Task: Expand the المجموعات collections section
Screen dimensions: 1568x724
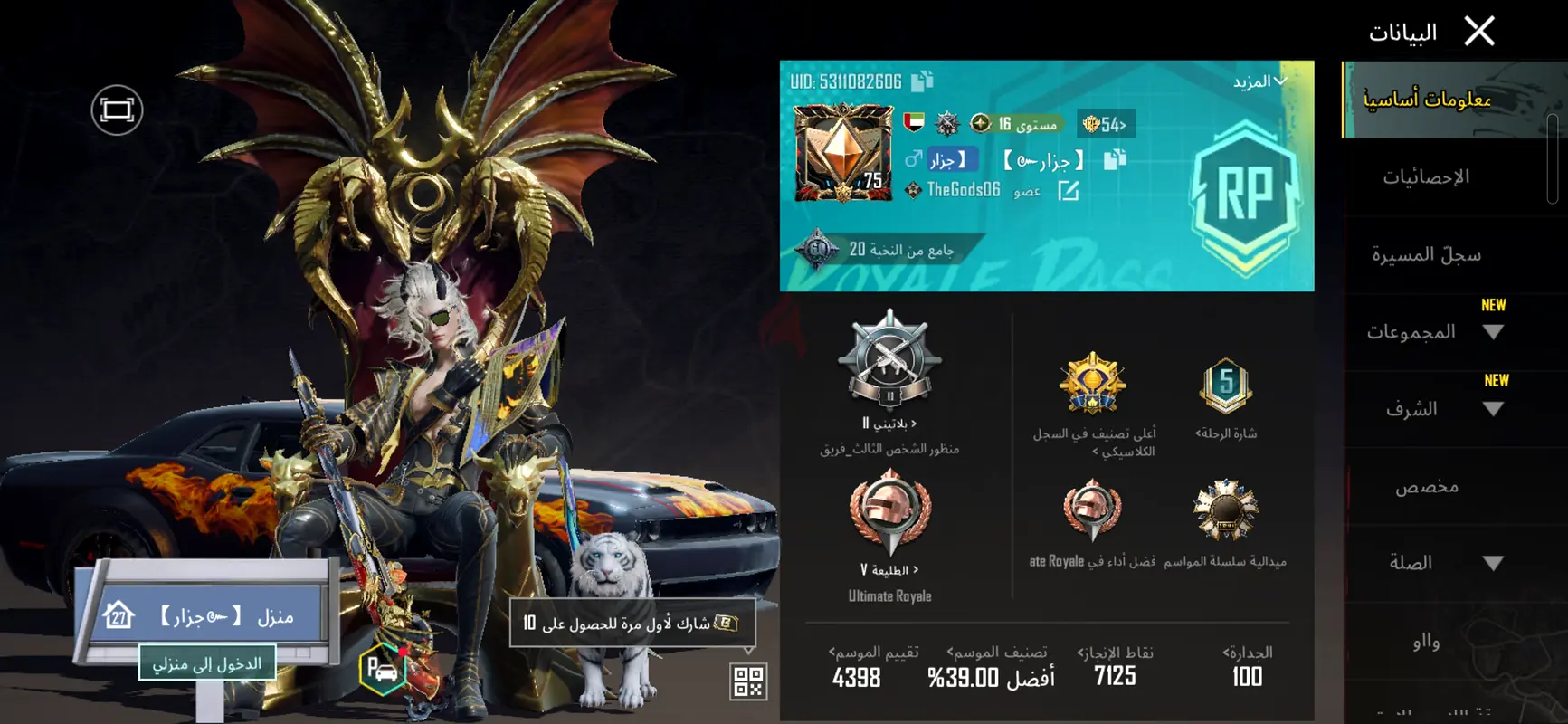Action: click(x=1493, y=332)
